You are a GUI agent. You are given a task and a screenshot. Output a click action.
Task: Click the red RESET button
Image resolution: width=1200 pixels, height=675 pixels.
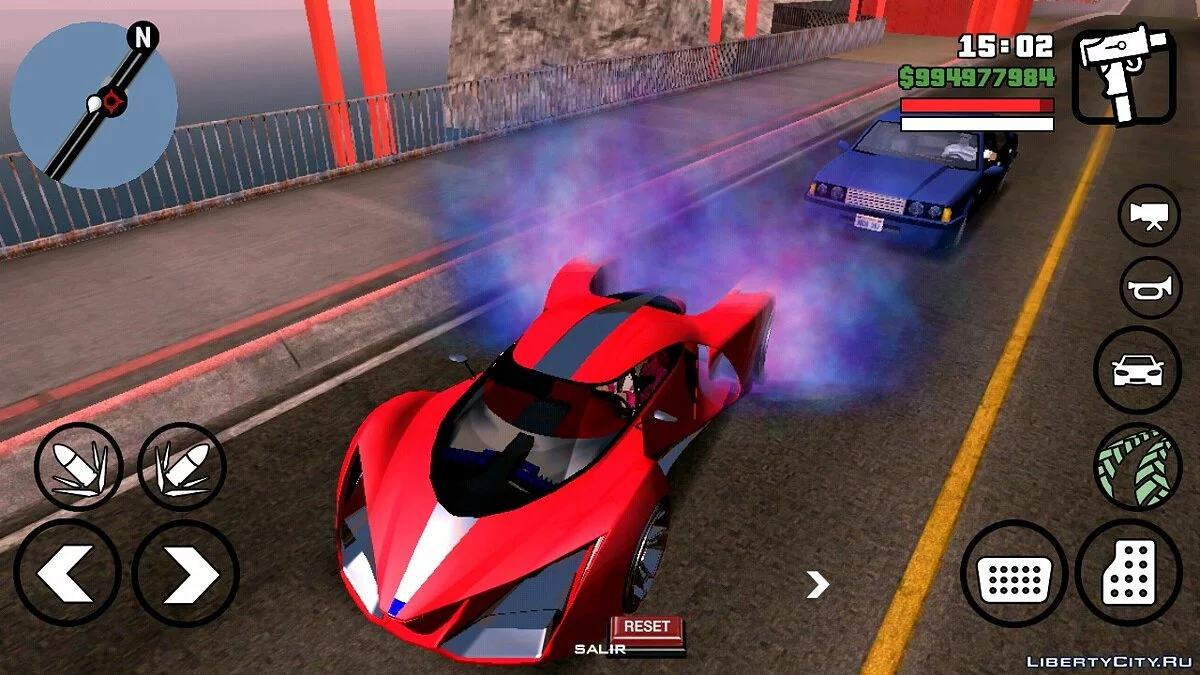coord(646,627)
